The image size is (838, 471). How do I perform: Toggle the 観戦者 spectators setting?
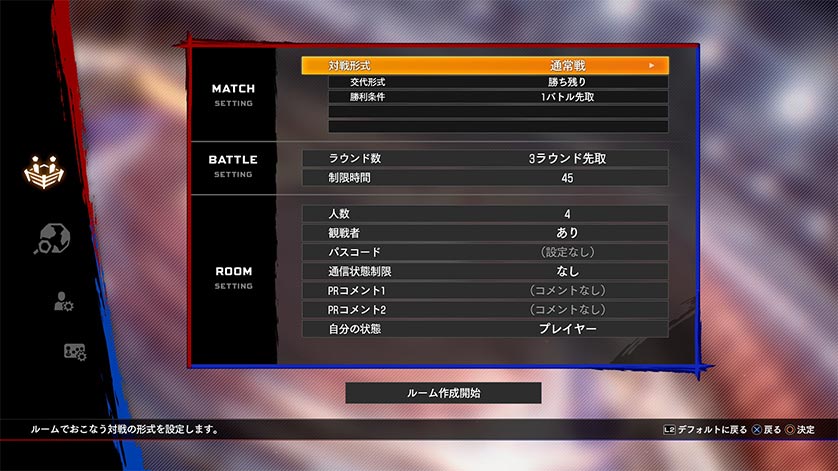484,232
